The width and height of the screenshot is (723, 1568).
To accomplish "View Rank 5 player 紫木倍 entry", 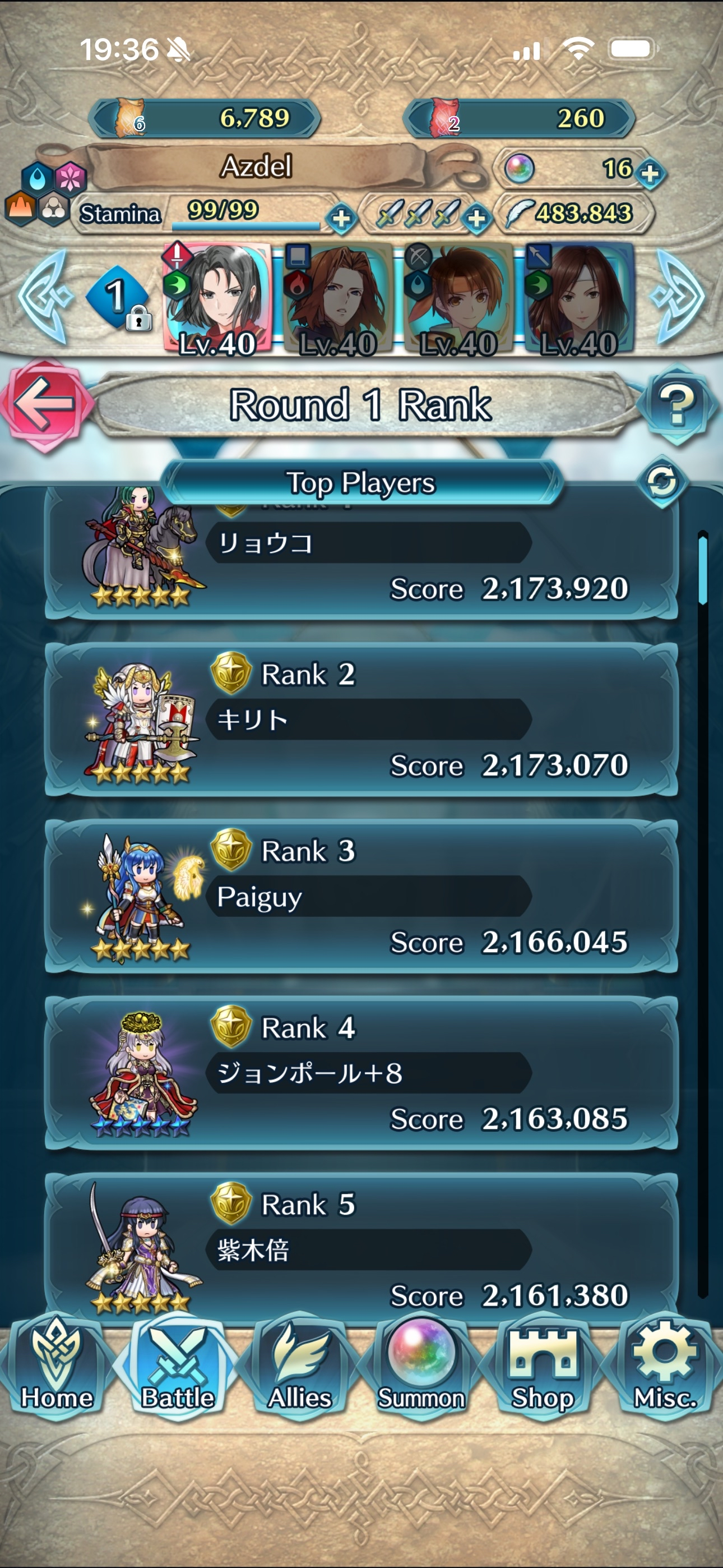I will 361,1248.
